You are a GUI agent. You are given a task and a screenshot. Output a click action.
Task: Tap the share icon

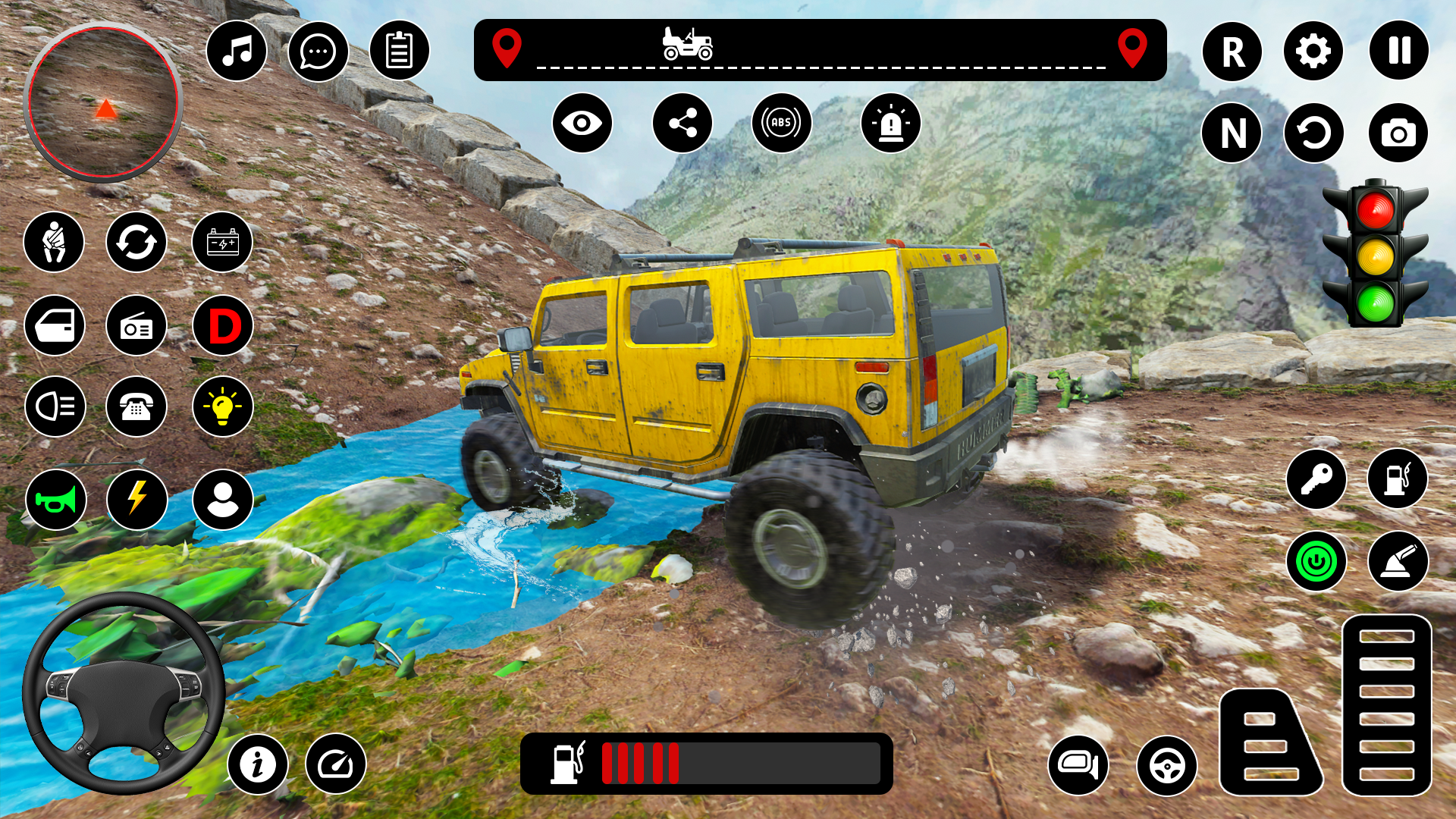tap(682, 123)
